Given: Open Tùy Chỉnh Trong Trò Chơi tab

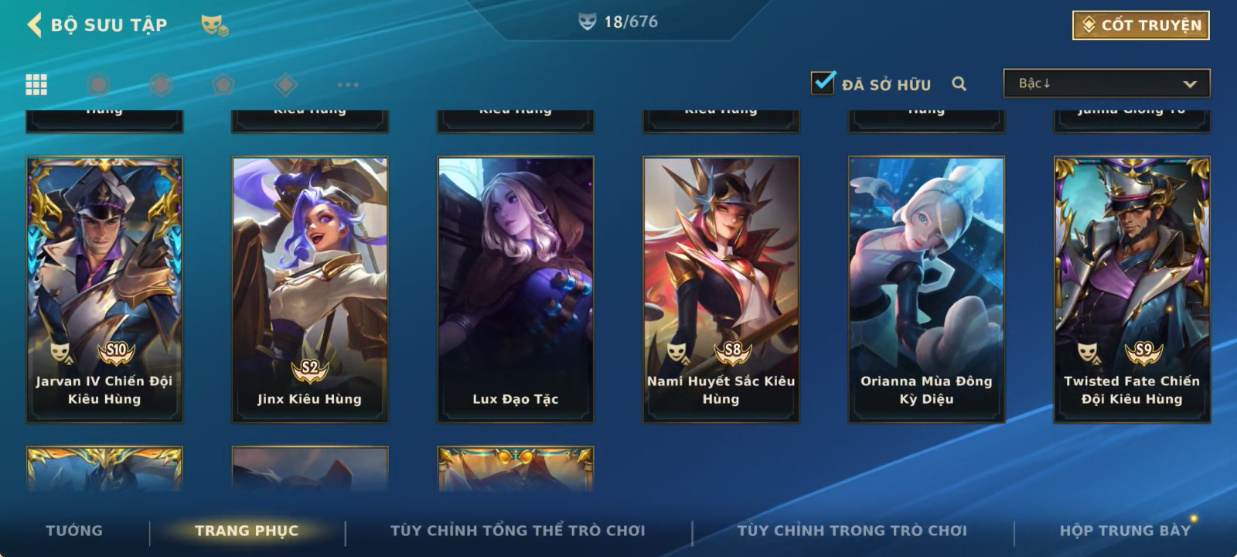Looking at the screenshot, I should [x=852, y=531].
